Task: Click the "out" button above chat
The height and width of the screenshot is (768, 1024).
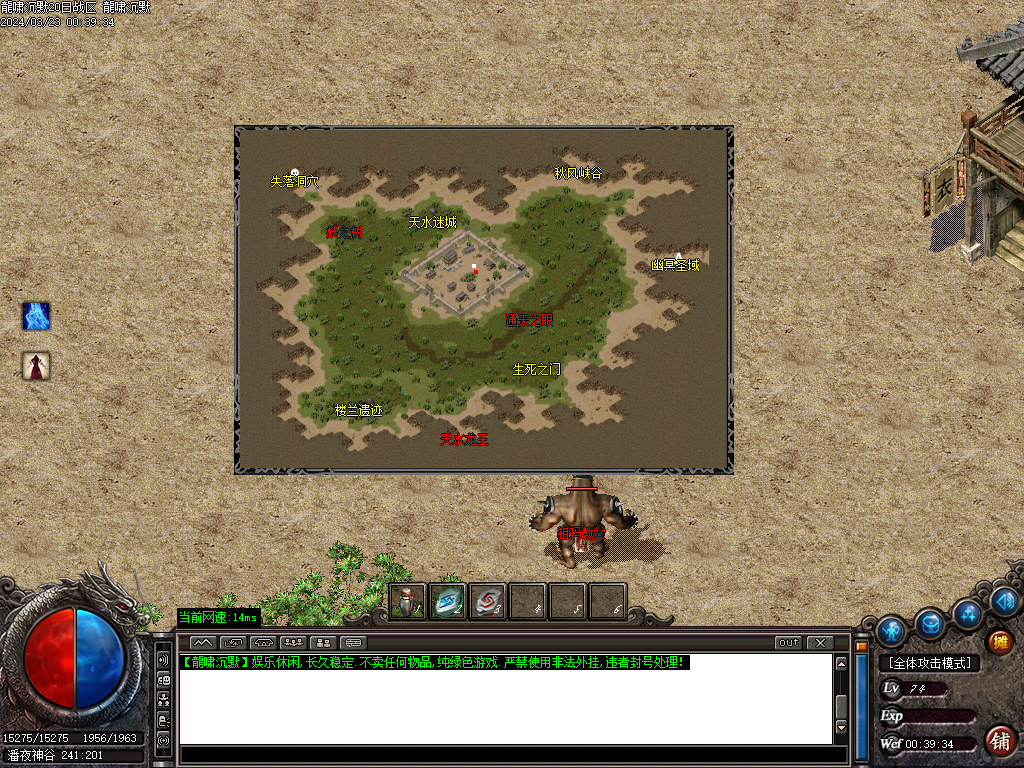Action: coord(789,642)
